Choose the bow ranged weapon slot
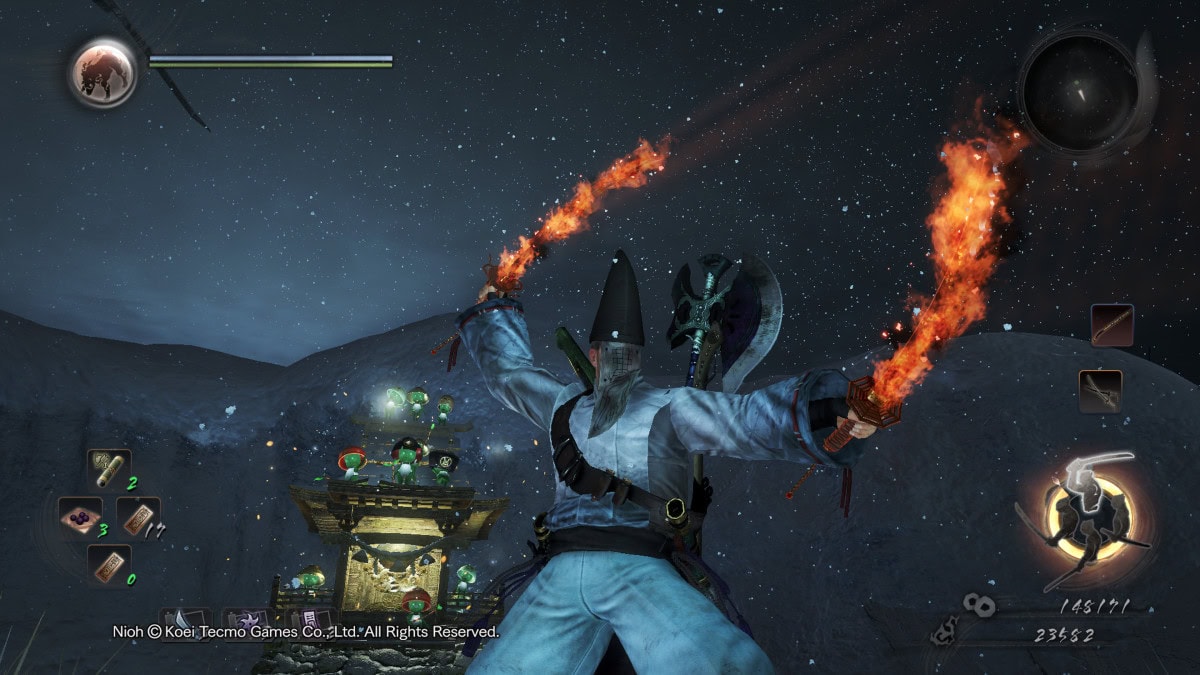The height and width of the screenshot is (675, 1200). (1100, 391)
